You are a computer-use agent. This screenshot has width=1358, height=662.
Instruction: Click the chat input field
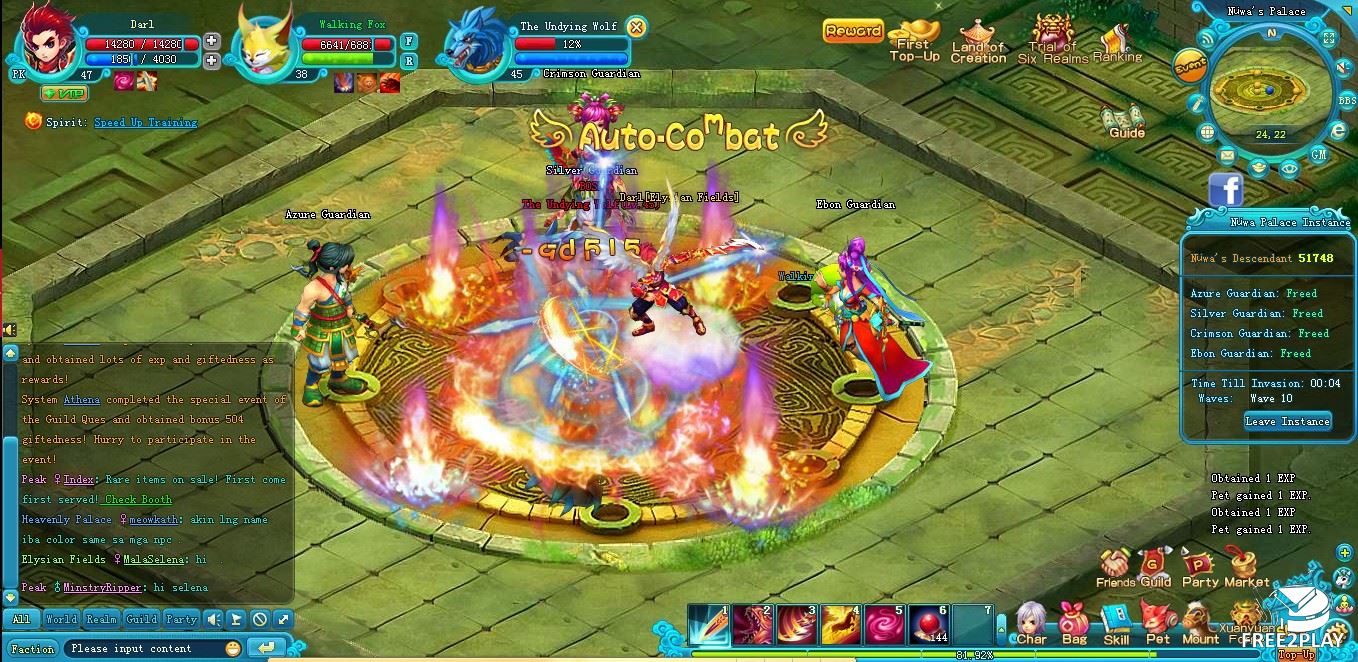coord(145,648)
